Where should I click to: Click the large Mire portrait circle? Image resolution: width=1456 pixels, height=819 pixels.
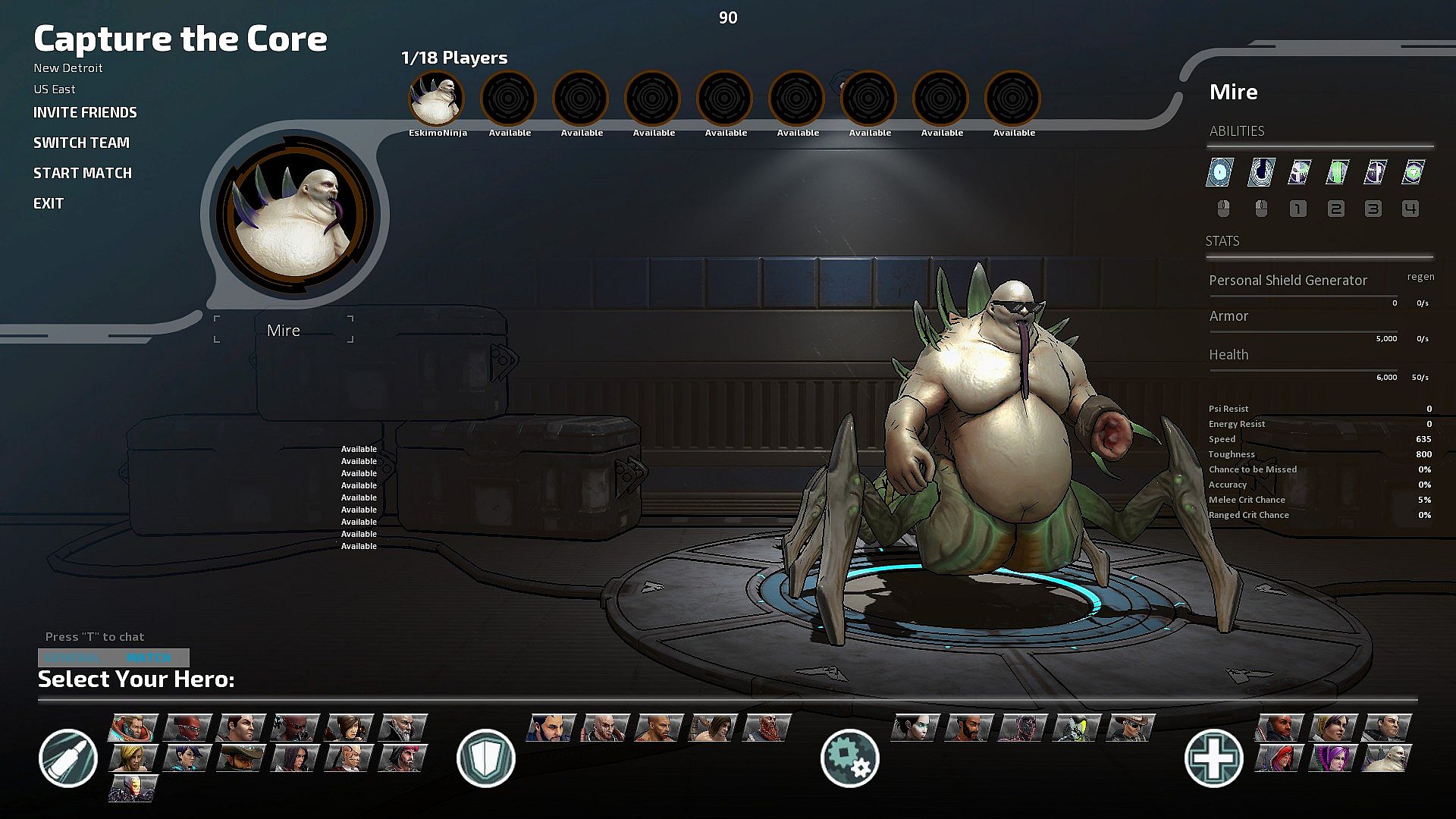click(295, 215)
